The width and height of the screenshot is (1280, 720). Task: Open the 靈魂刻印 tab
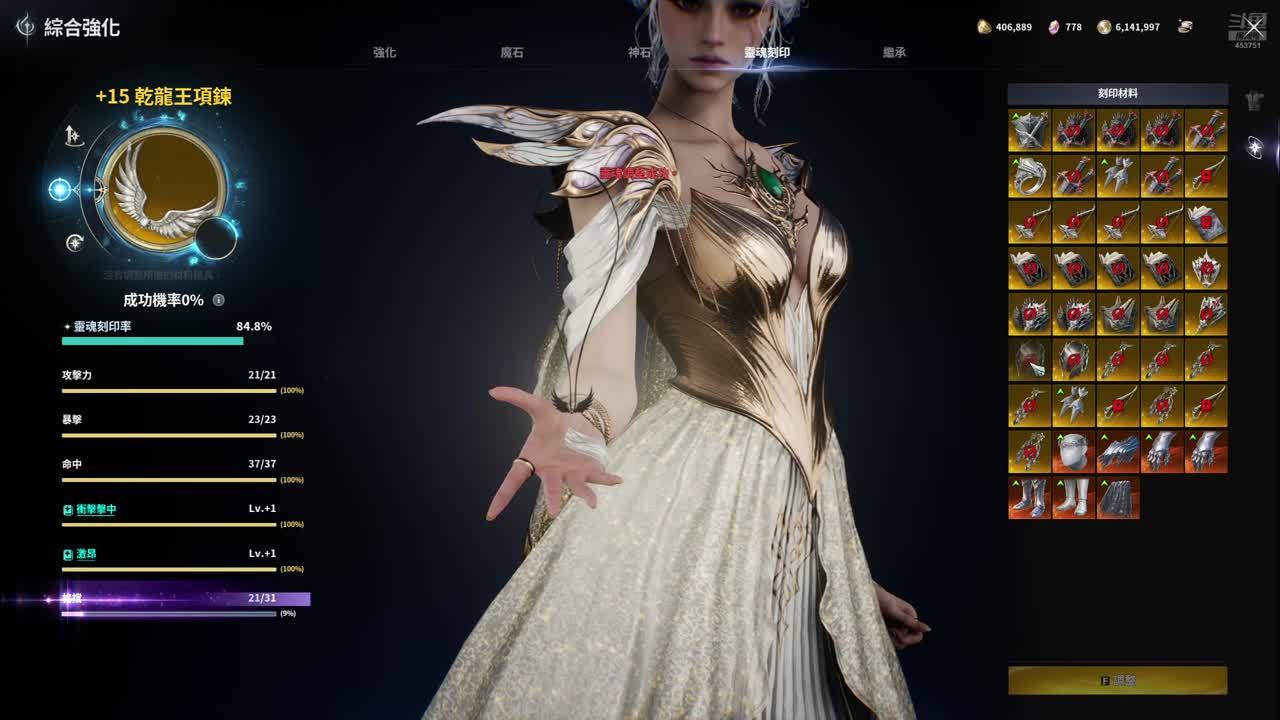point(767,52)
